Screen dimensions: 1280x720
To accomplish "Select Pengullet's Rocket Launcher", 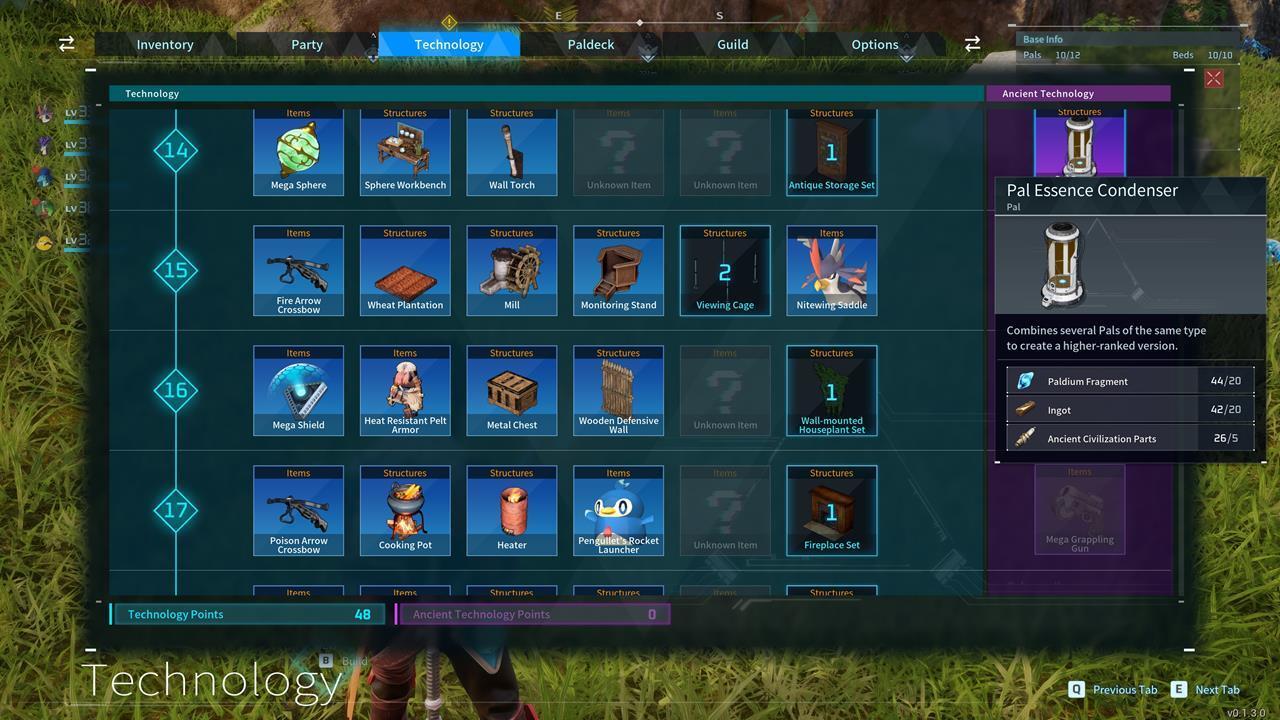I will [618, 510].
